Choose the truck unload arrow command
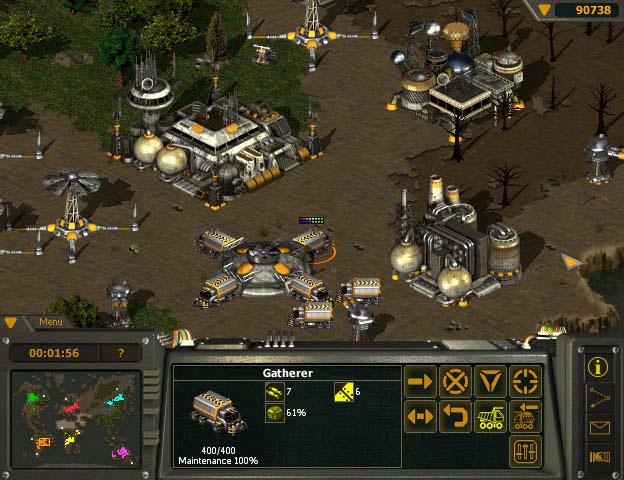 pyautogui.click(x=525, y=416)
